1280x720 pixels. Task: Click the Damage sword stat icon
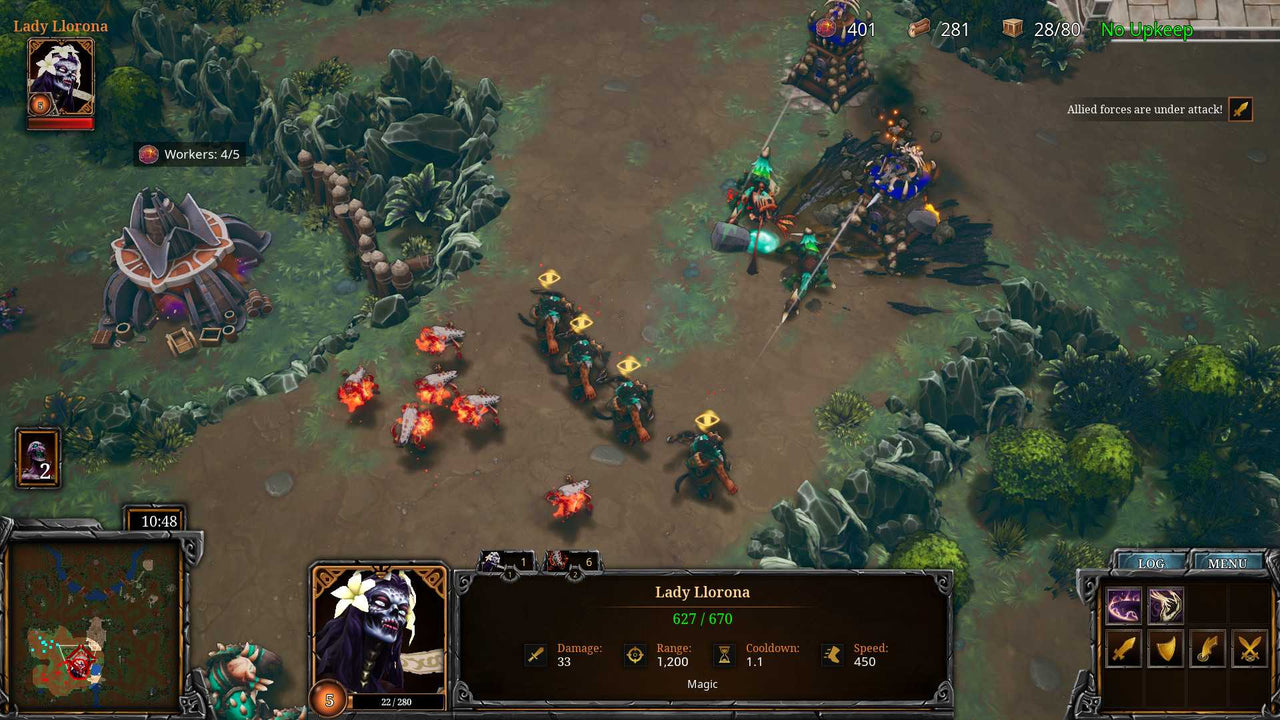[x=536, y=653]
